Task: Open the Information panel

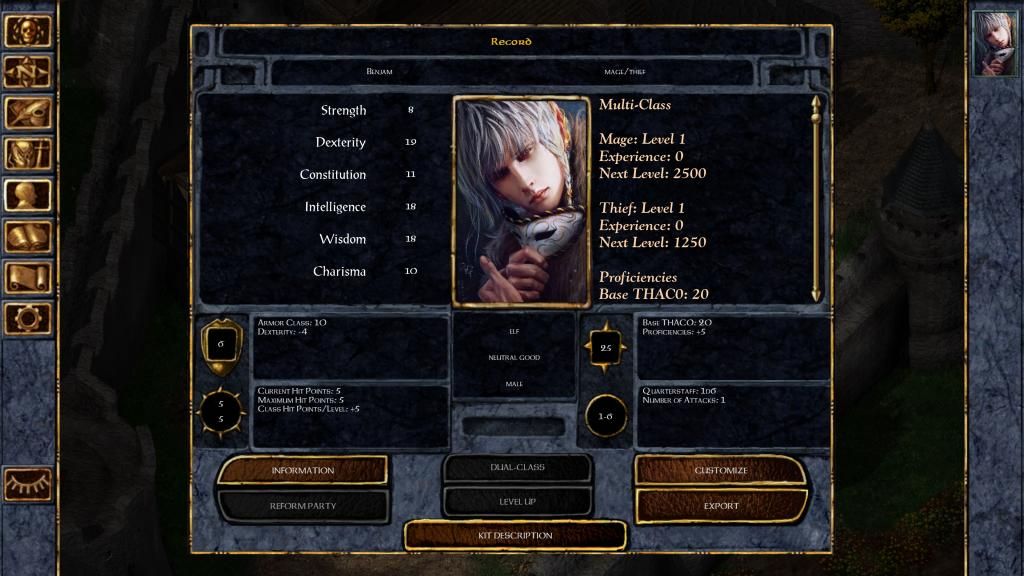Action: (x=302, y=470)
